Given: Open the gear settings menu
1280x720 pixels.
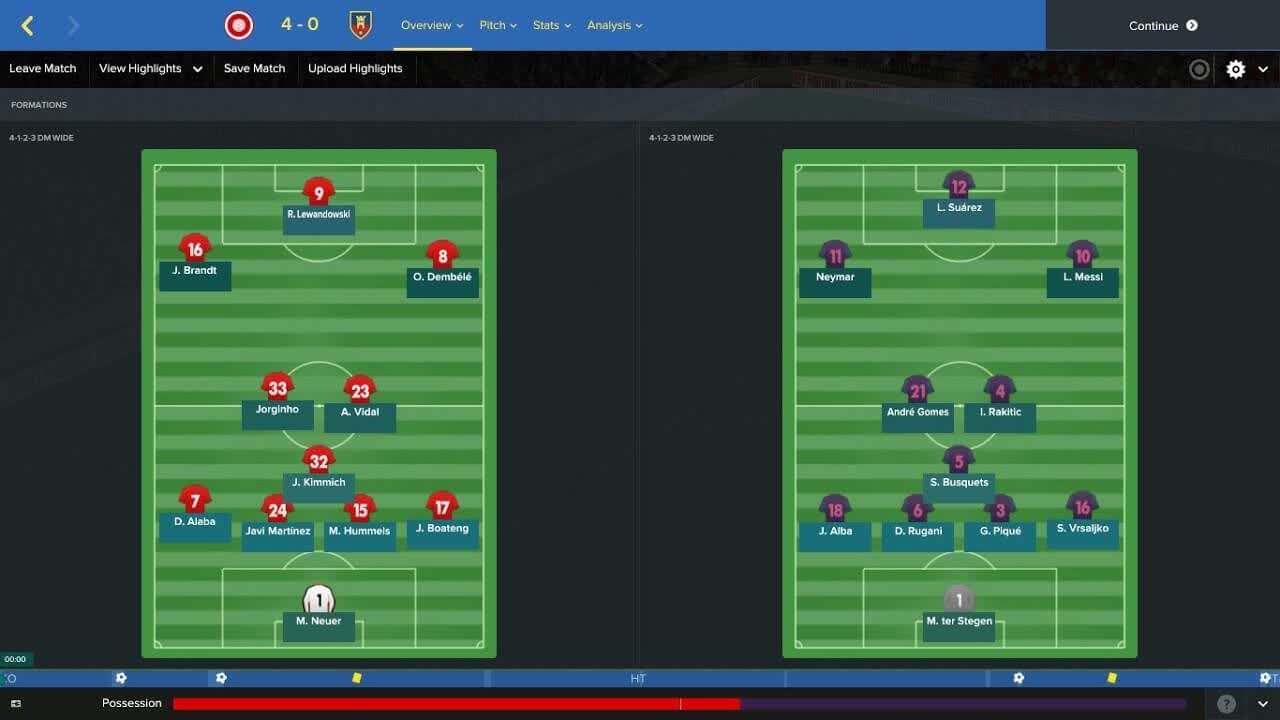Looking at the screenshot, I should tap(1236, 69).
